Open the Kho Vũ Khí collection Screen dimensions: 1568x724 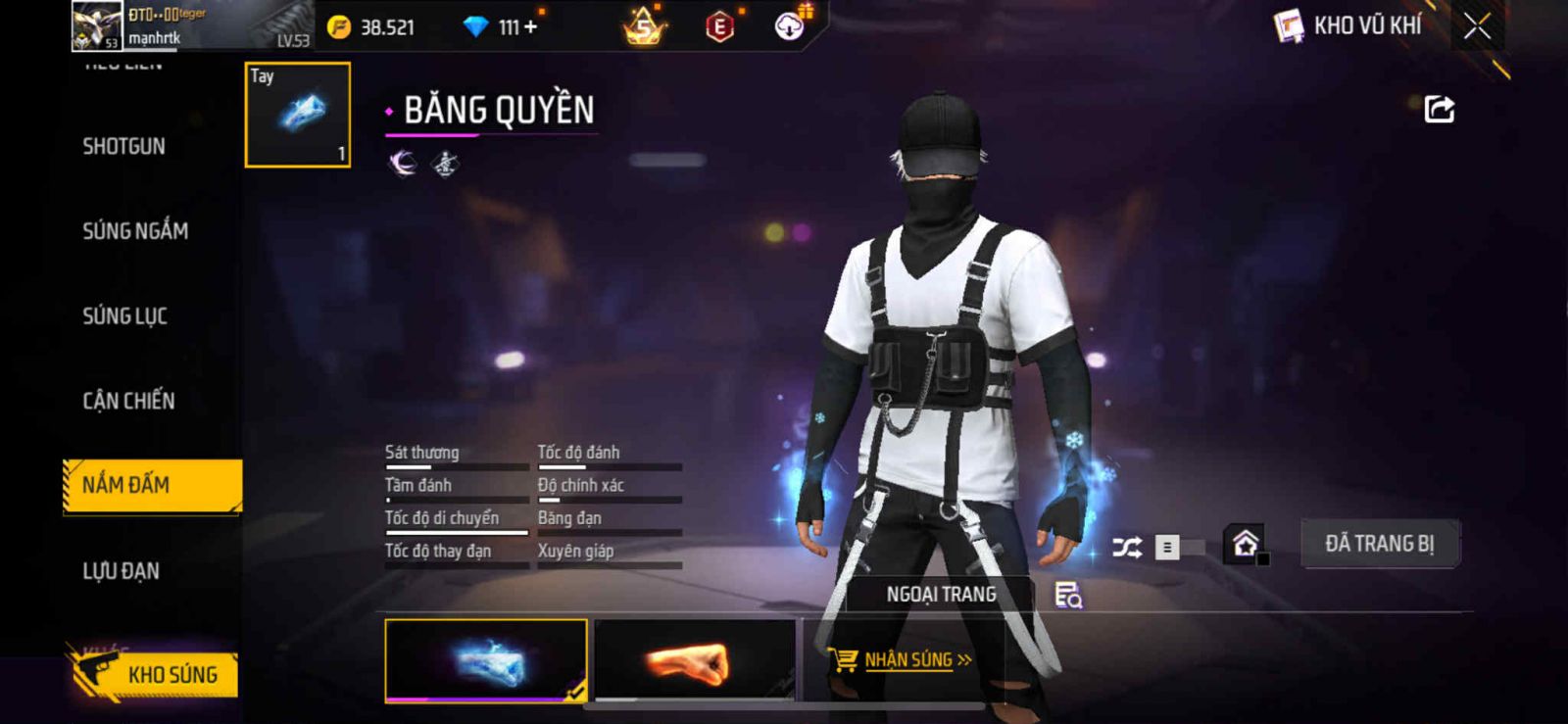point(1348,26)
